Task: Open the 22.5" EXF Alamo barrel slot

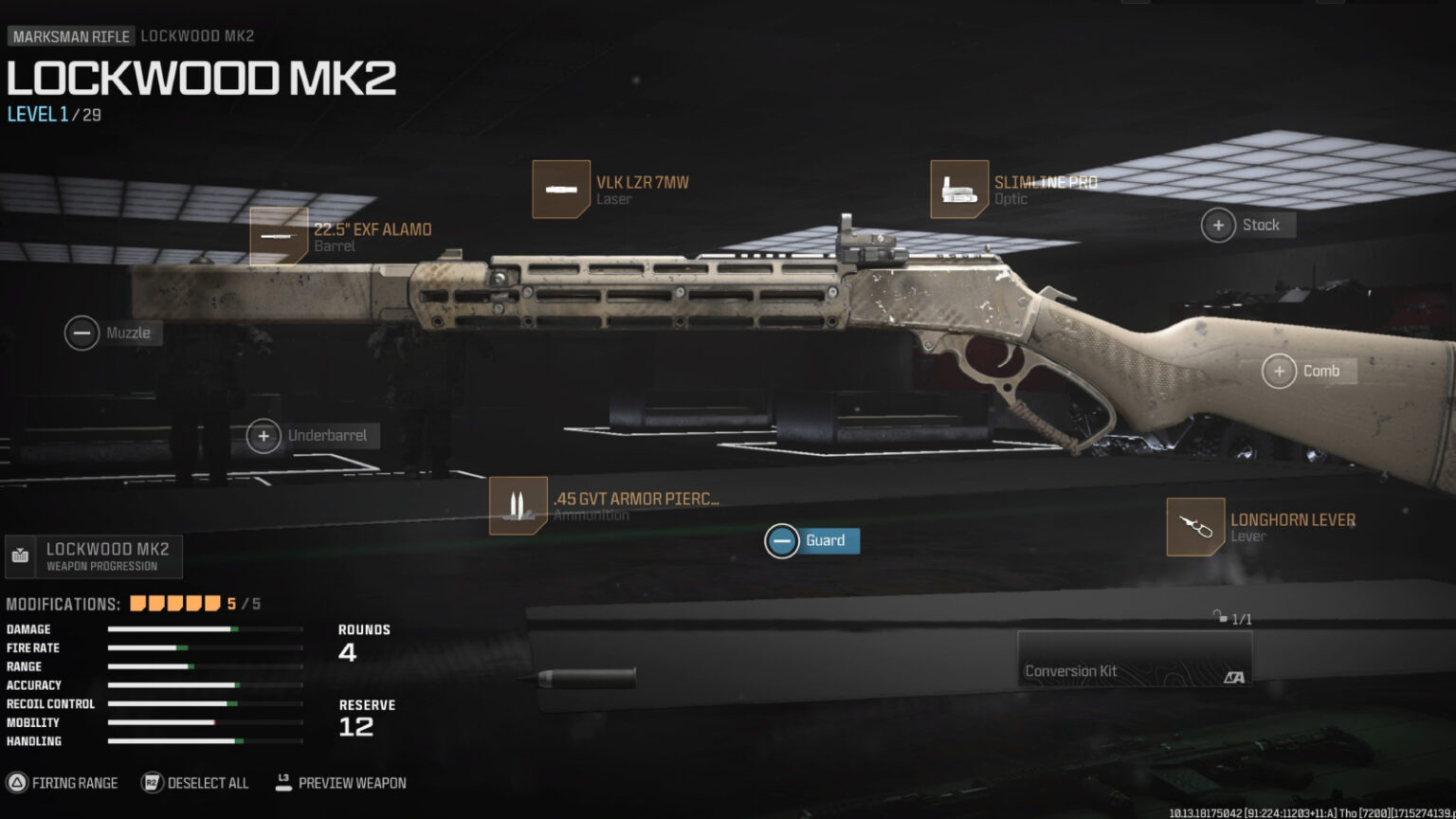Action: [x=278, y=236]
